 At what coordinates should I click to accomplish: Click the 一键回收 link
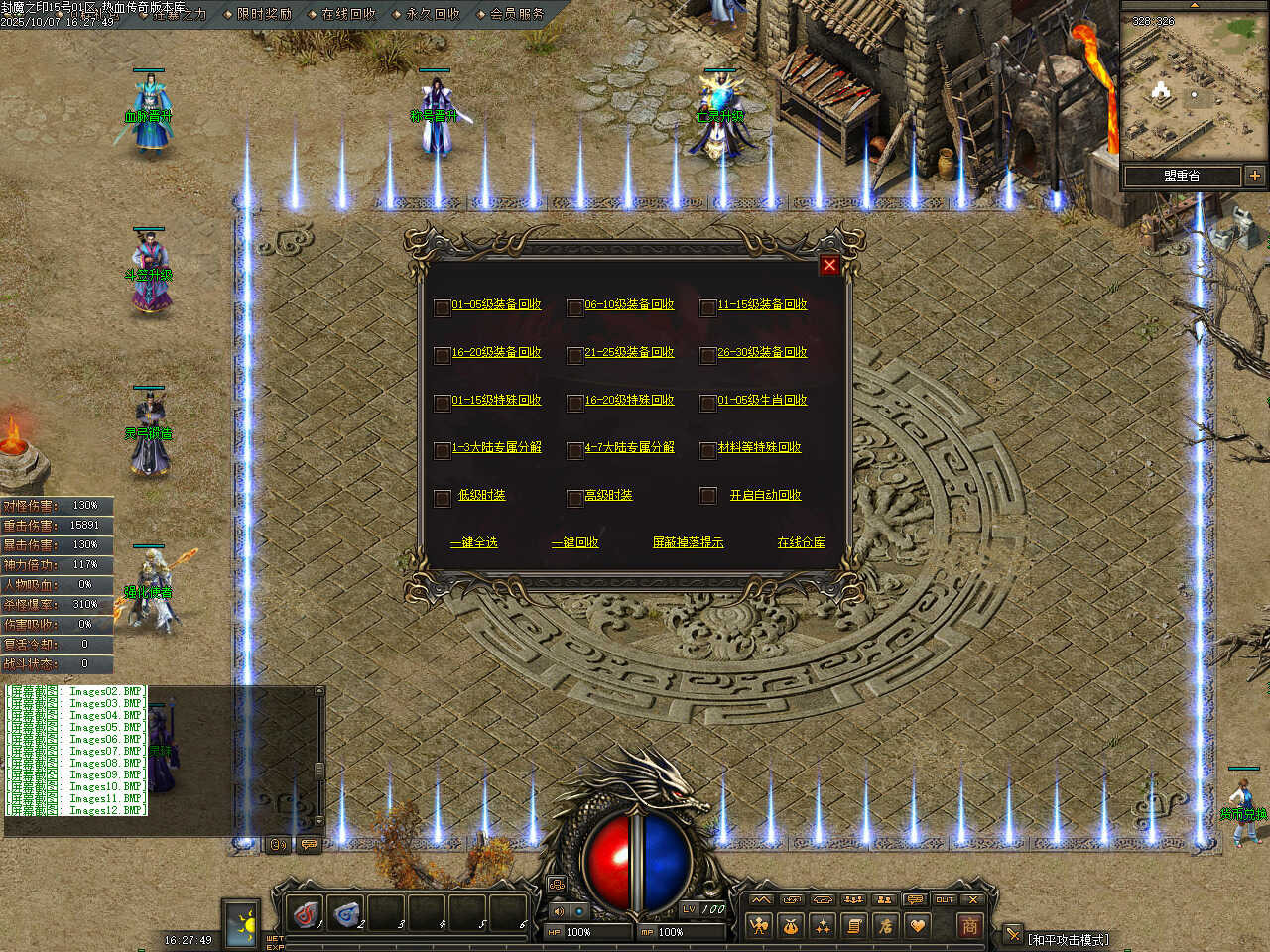[x=575, y=542]
